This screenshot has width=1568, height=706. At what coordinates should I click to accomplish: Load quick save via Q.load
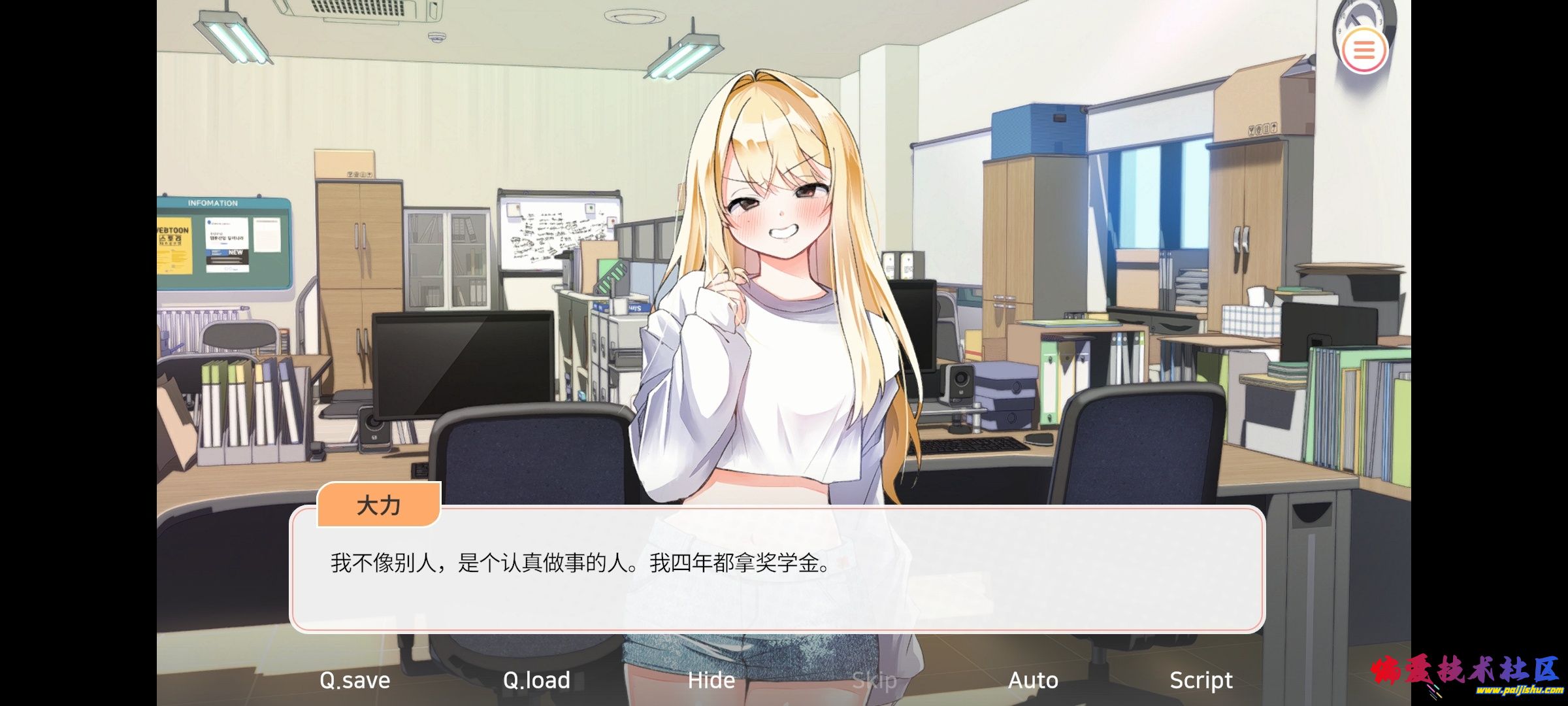[536, 681]
